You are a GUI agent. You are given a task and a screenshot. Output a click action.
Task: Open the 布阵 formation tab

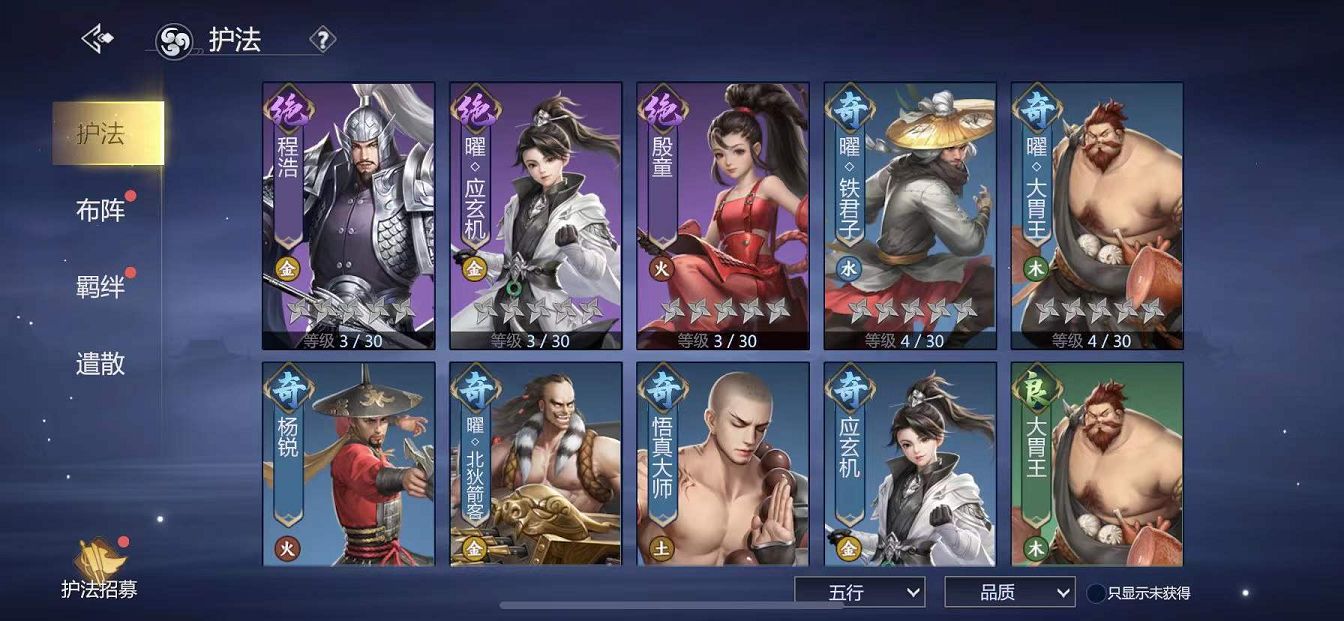102,211
